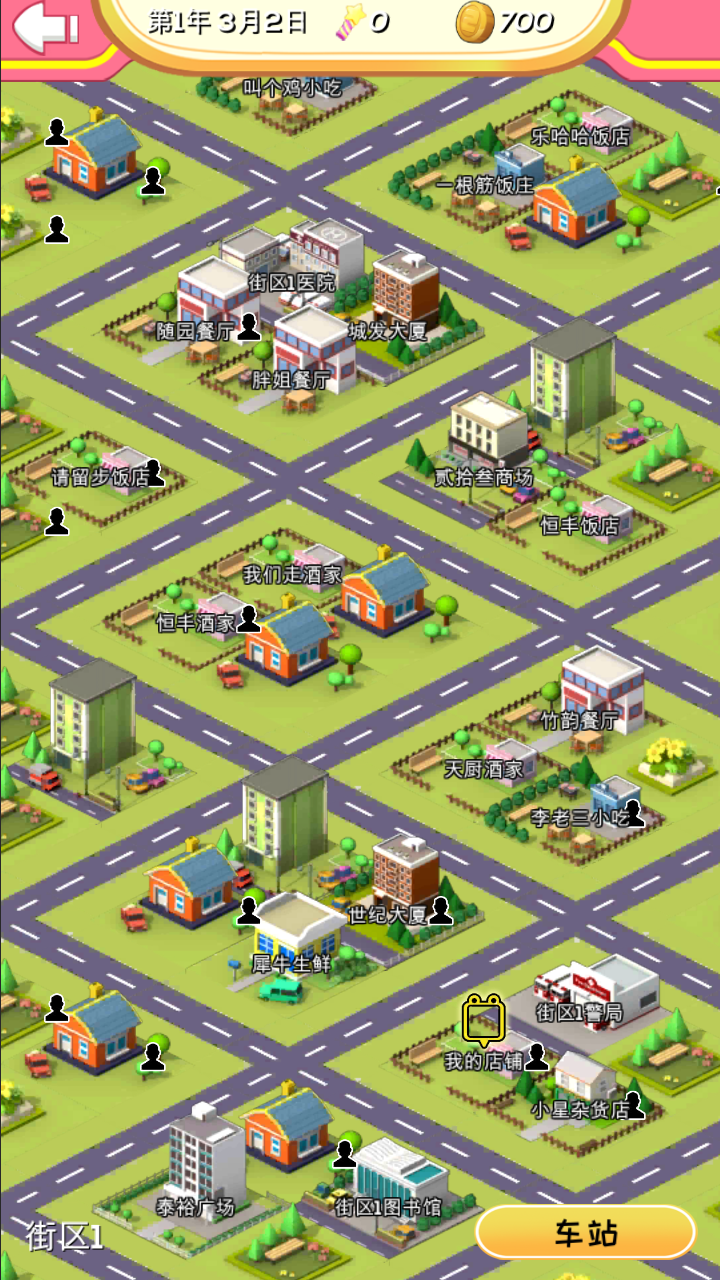Viewport: 720px width, 1280px height.
Task: Select the 城发大厦 building label
Action: click(387, 331)
